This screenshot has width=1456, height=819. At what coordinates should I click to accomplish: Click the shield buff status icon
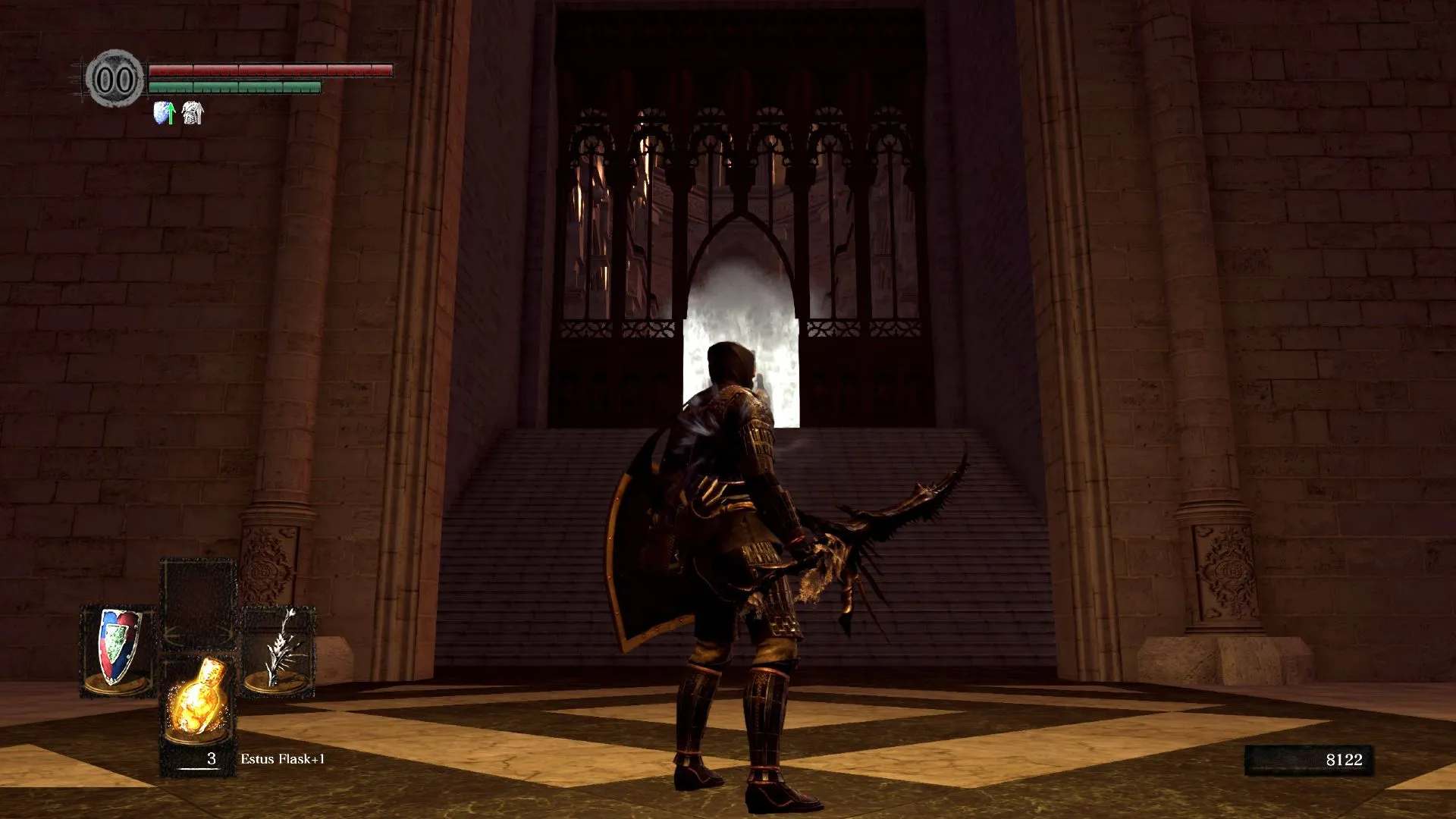click(x=165, y=113)
